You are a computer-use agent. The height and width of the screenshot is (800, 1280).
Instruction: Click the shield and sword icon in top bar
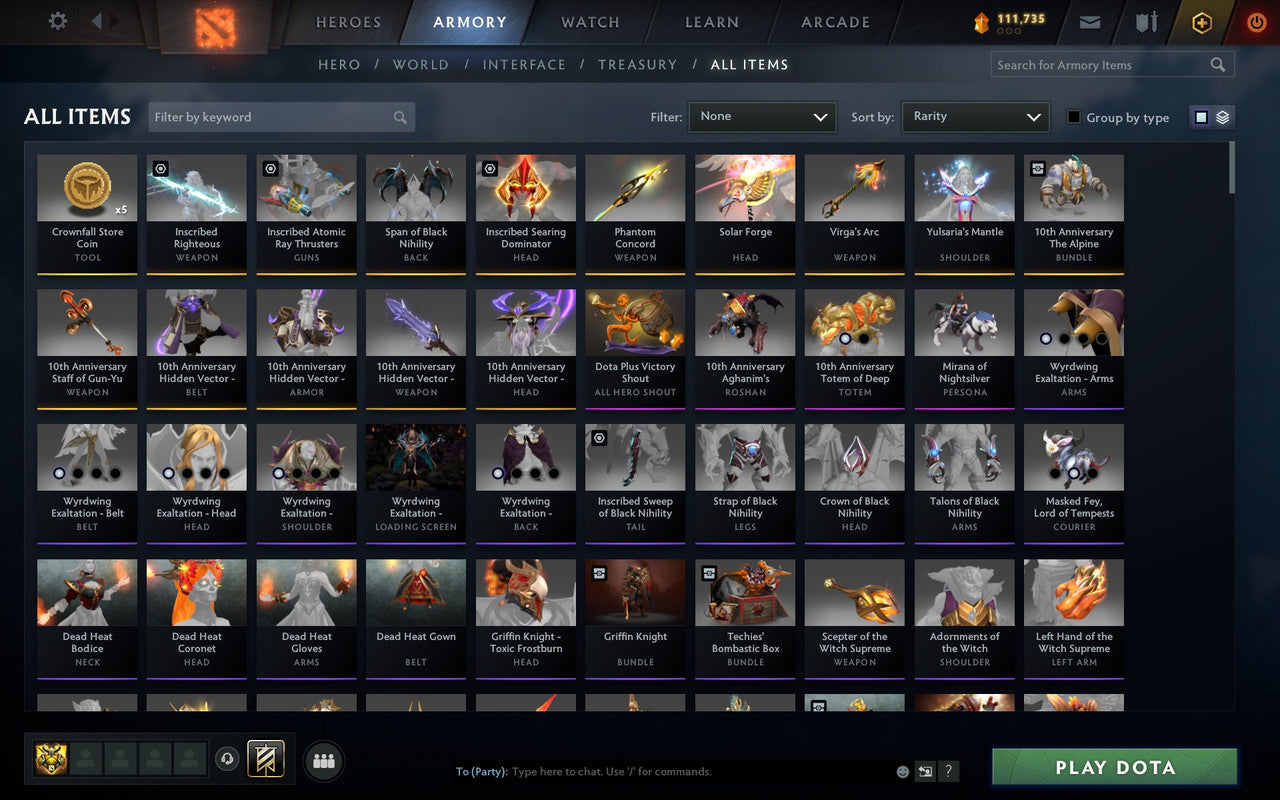1145,22
